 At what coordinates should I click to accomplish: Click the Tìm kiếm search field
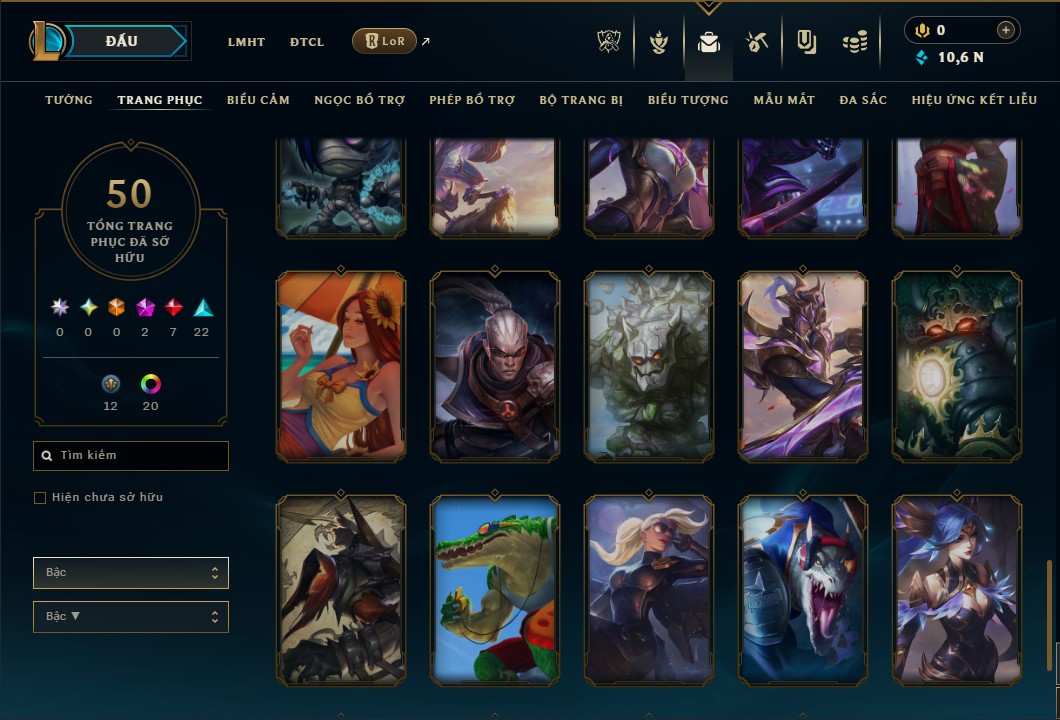131,456
